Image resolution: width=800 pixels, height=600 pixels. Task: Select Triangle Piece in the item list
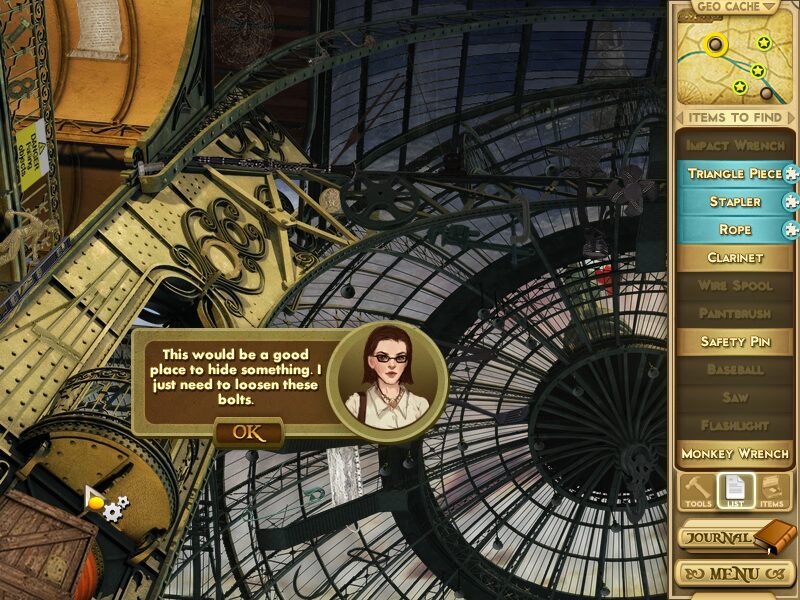coord(734,174)
